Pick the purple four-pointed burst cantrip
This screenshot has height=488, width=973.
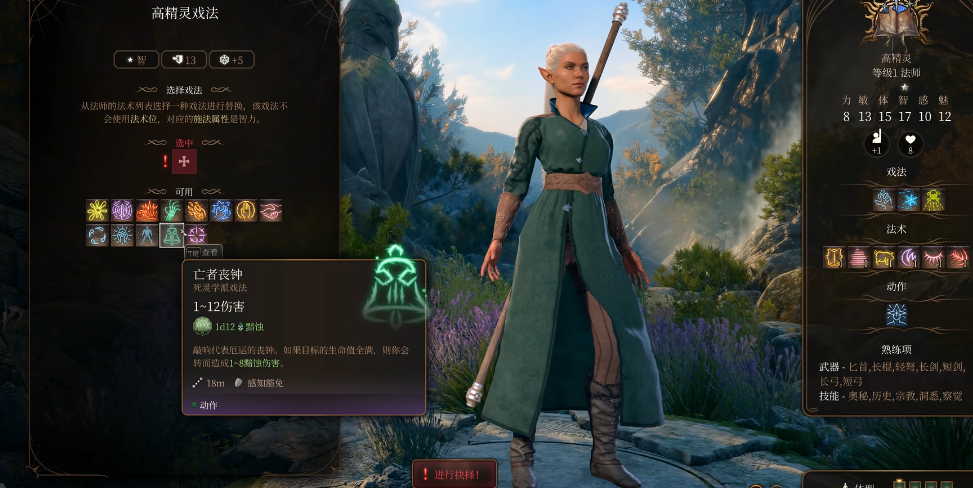click(196, 236)
